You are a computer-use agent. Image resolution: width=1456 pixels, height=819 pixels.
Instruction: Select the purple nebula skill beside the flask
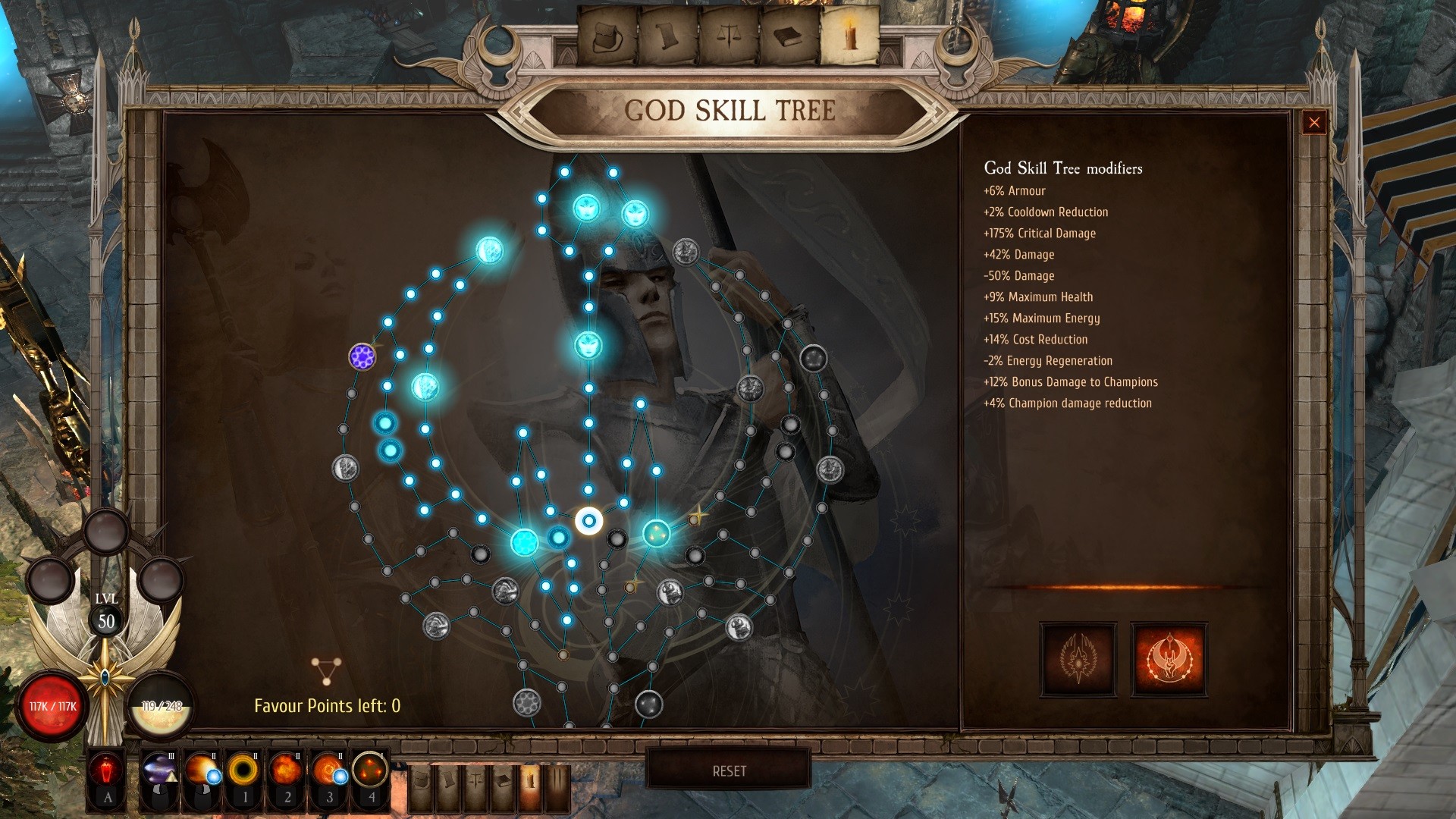coord(159,768)
